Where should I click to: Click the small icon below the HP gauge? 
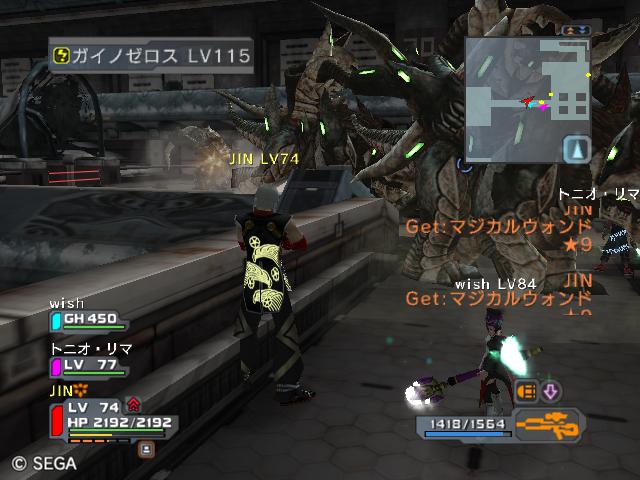[x=147, y=449]
